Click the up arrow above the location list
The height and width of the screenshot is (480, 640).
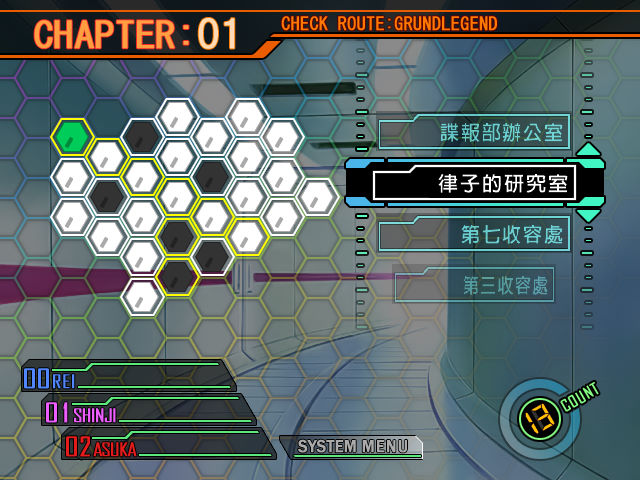click(589, 151)
